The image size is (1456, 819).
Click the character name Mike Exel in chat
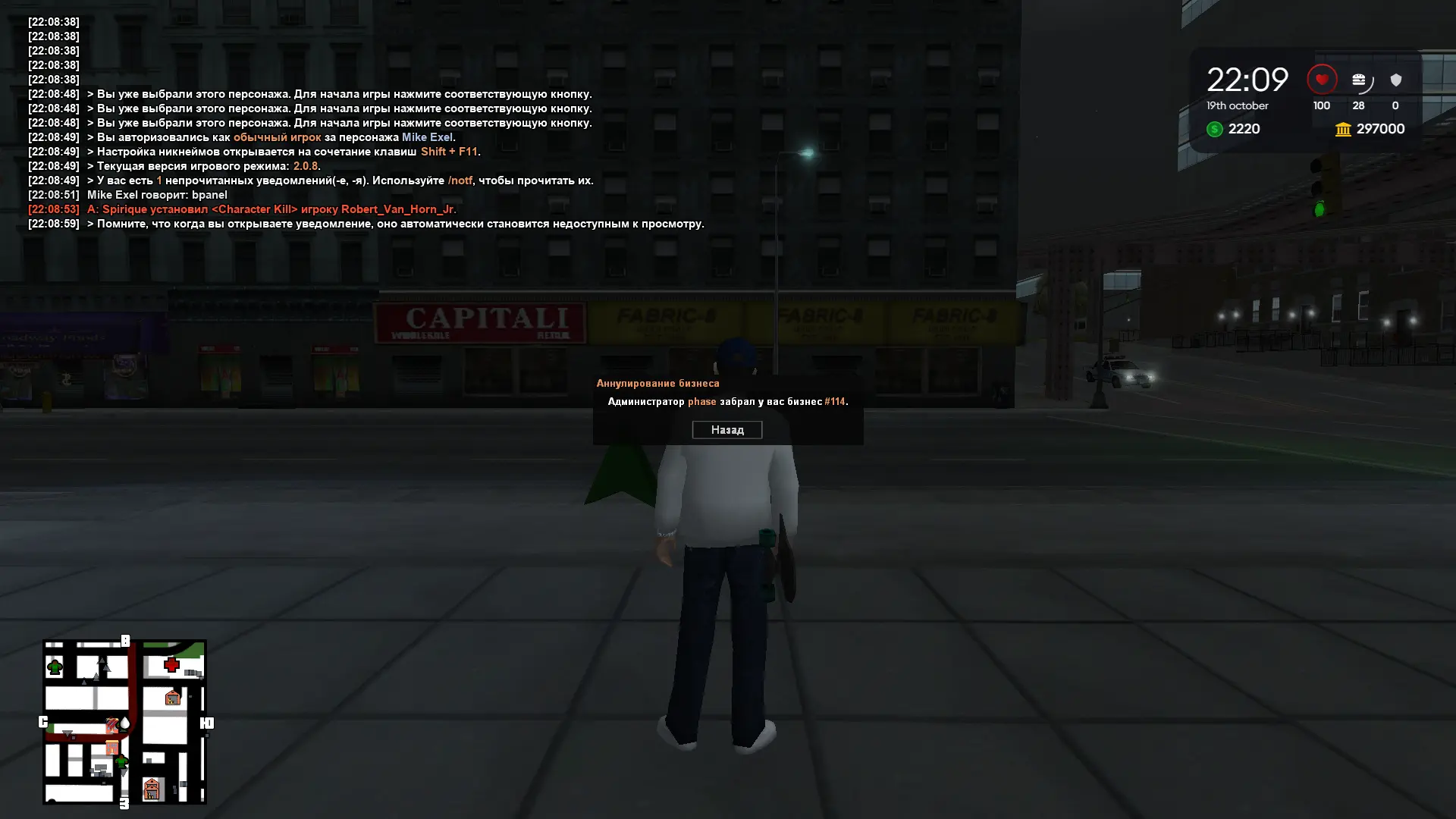pos(428,137)
